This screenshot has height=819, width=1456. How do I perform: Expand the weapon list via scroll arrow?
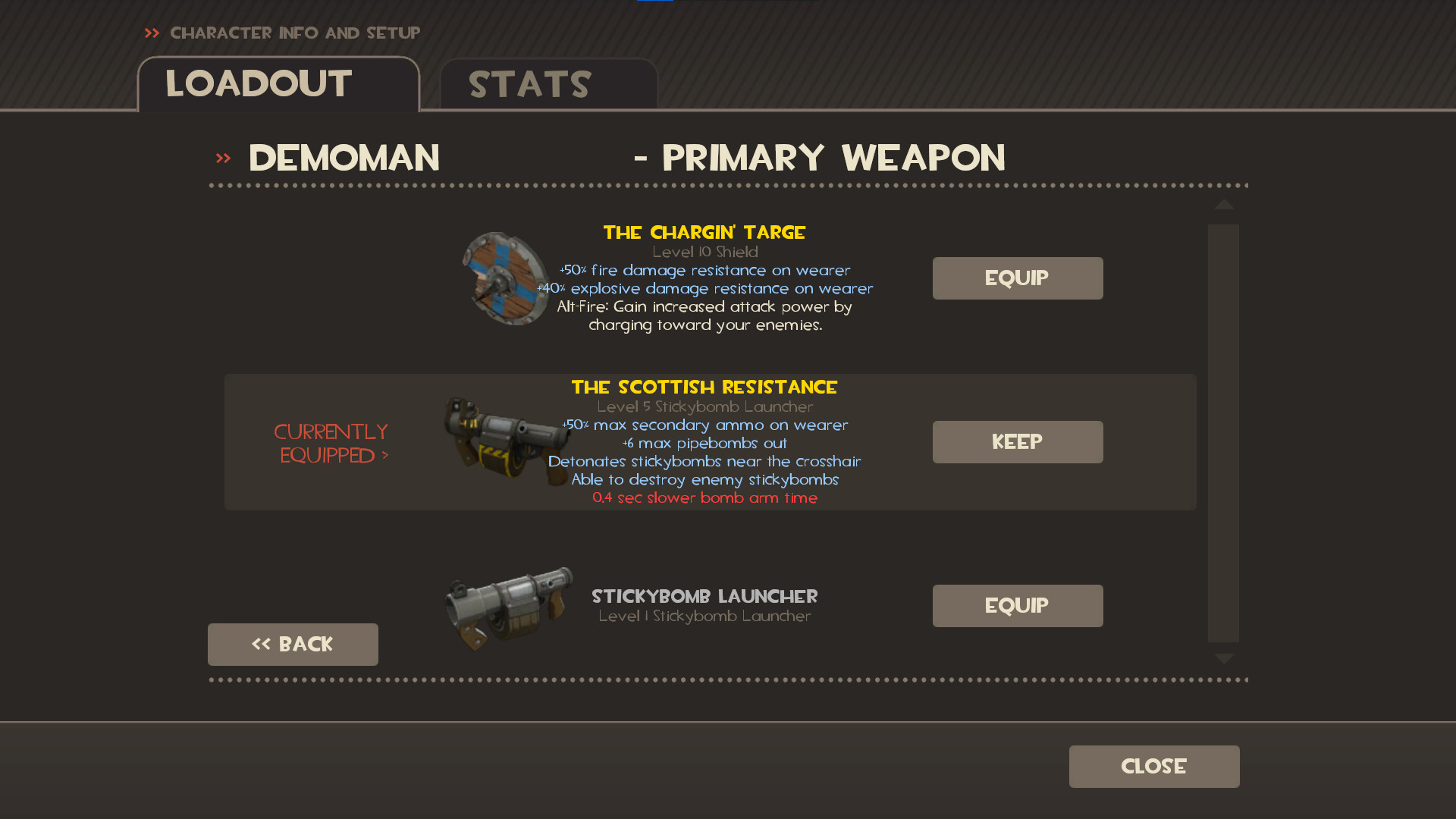point(1223,658)
